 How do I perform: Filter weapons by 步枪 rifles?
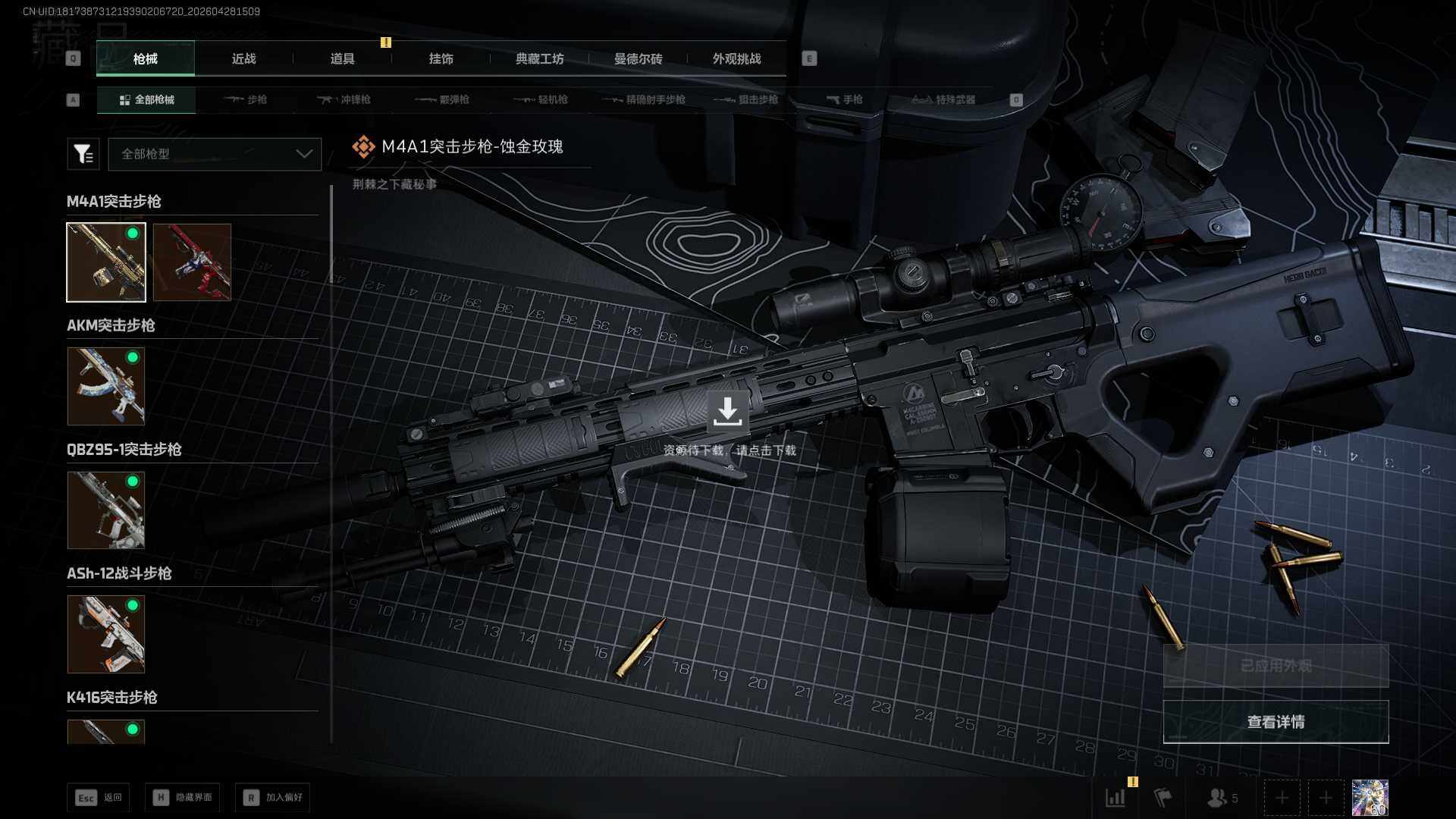click(x=246, y=100)
